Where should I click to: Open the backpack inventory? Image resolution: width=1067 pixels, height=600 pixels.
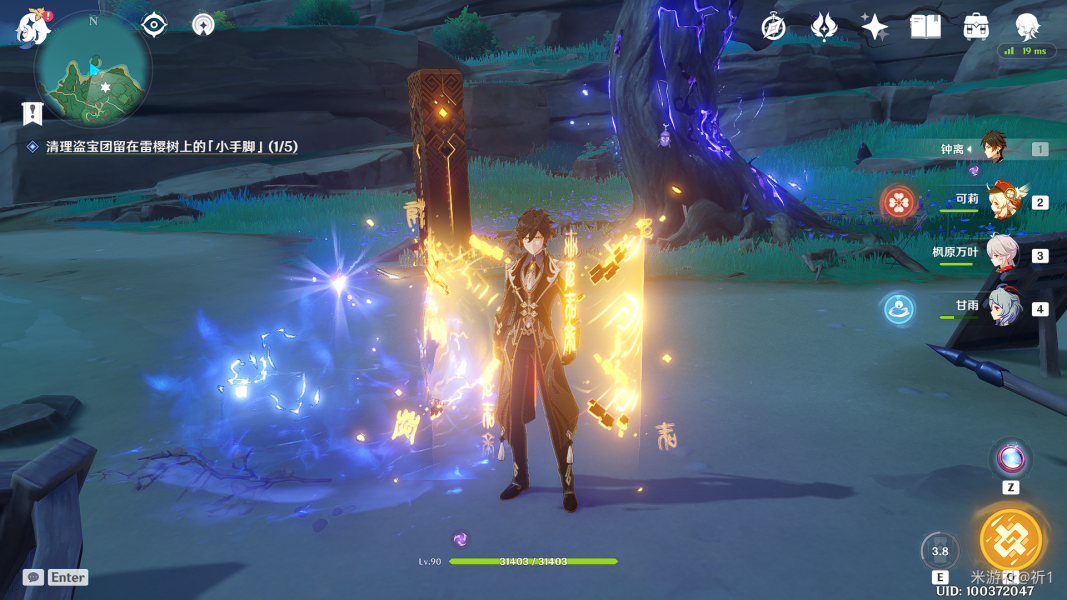(x=976, y=27)
